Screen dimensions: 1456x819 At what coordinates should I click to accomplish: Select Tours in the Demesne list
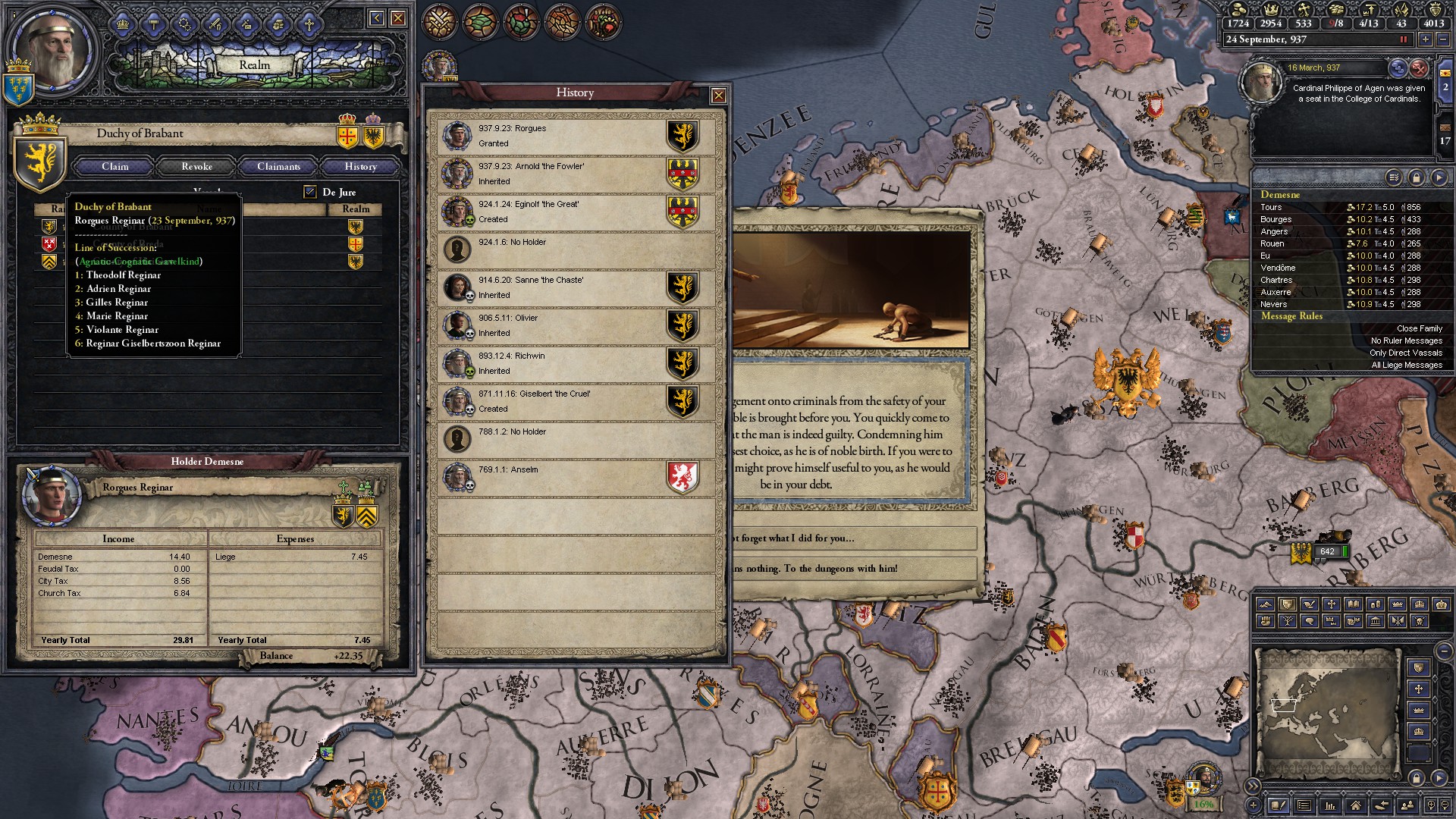pyautogui.click(x=1272, y=207)
